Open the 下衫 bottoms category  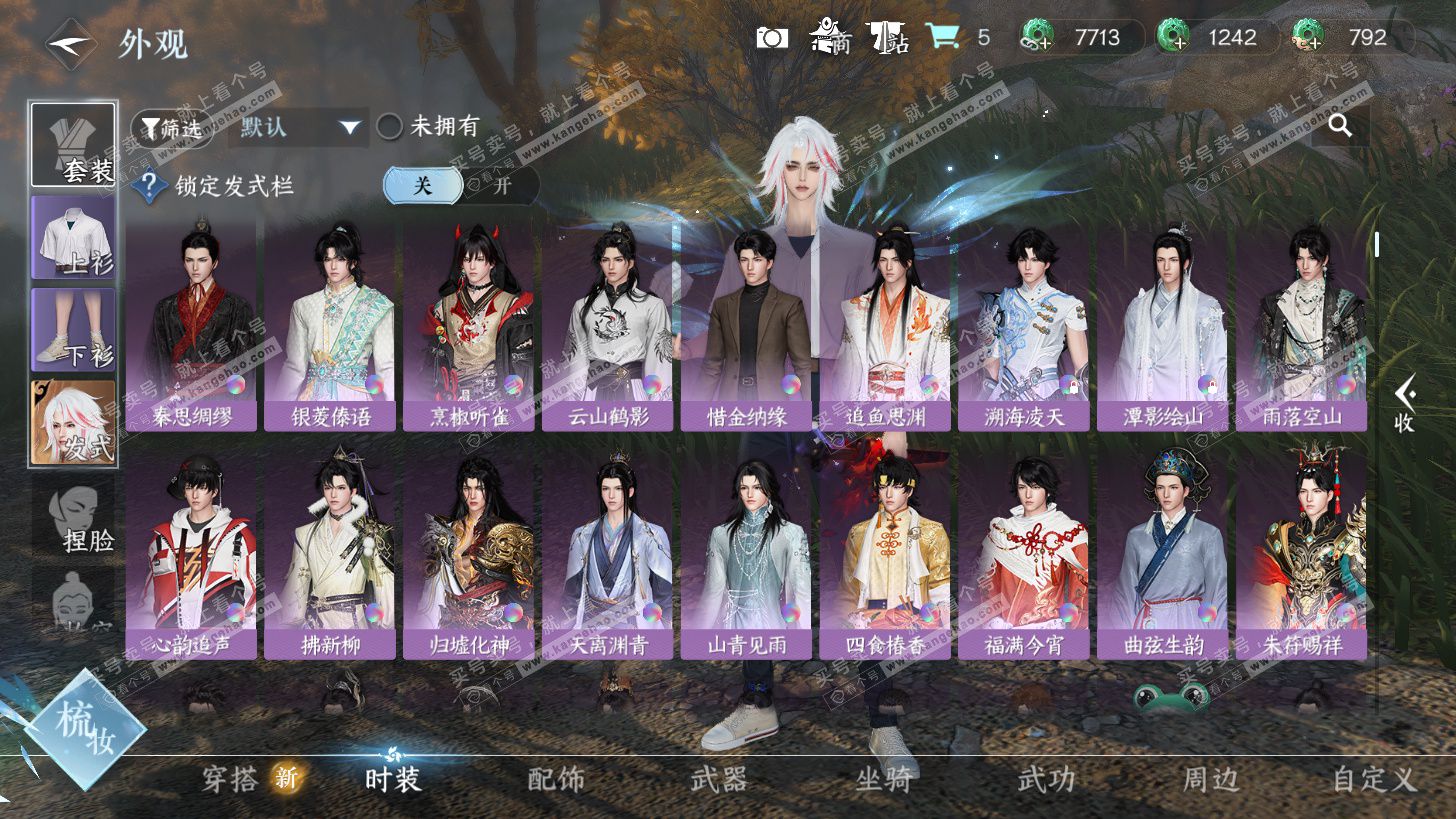(x=73, y=328)
